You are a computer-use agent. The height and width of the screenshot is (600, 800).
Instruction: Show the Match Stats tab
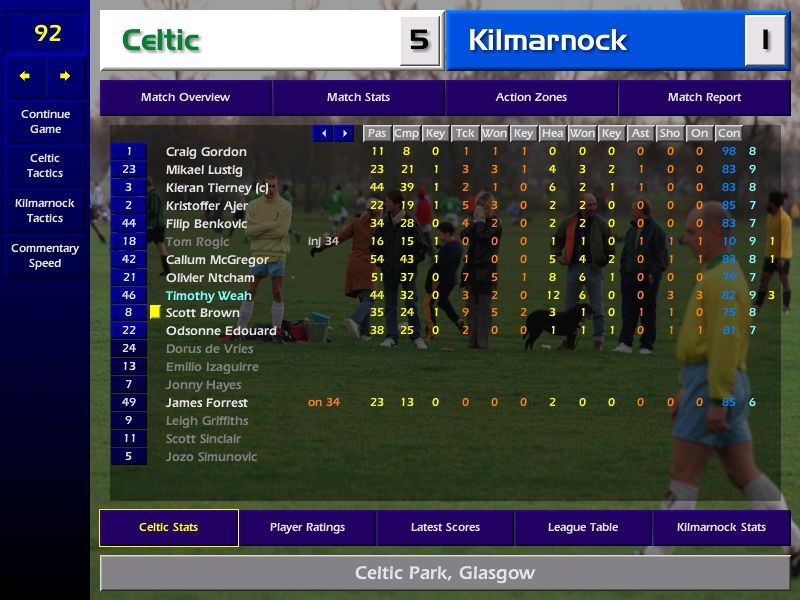click(358, 97)
